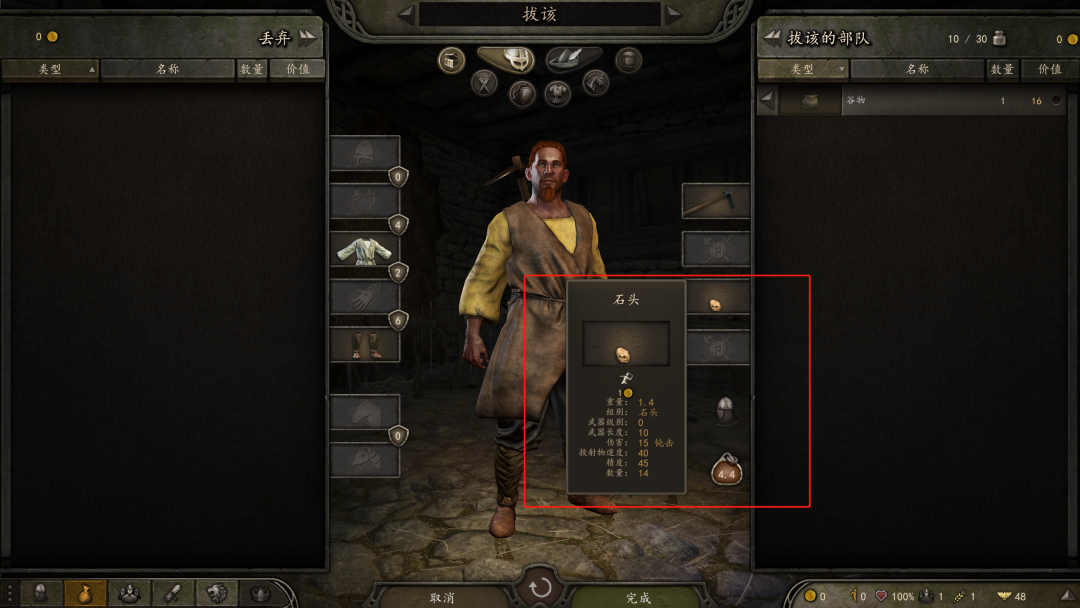
Task: Click the circular reset arrow button
Action: pyautogui.click(x=540, y=587)
